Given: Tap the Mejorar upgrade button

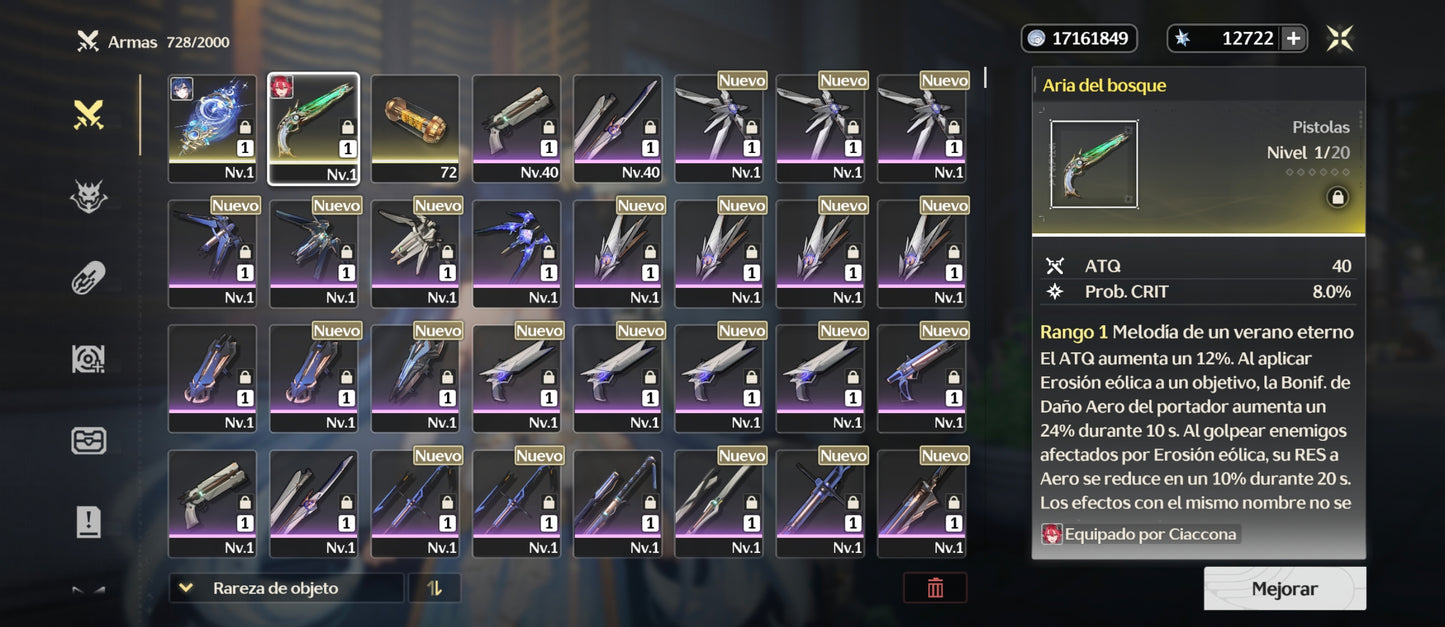Looking at the screenshot, I should click(x=1284, y=589).
